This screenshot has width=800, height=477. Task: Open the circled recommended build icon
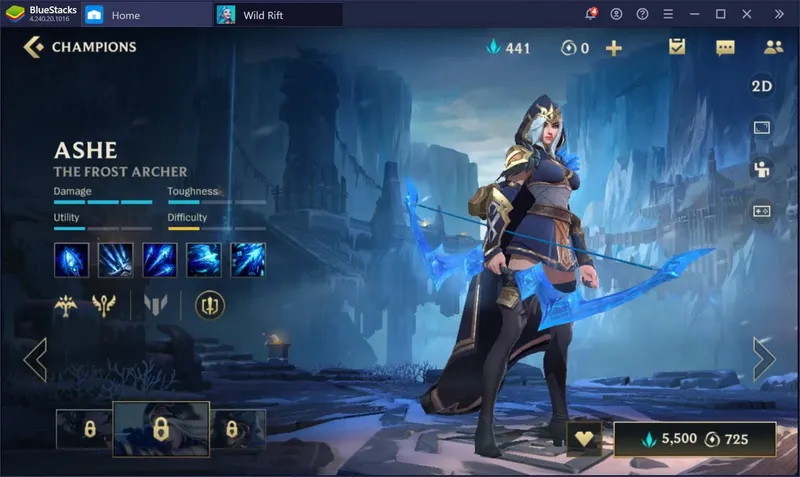click(210, 305)
